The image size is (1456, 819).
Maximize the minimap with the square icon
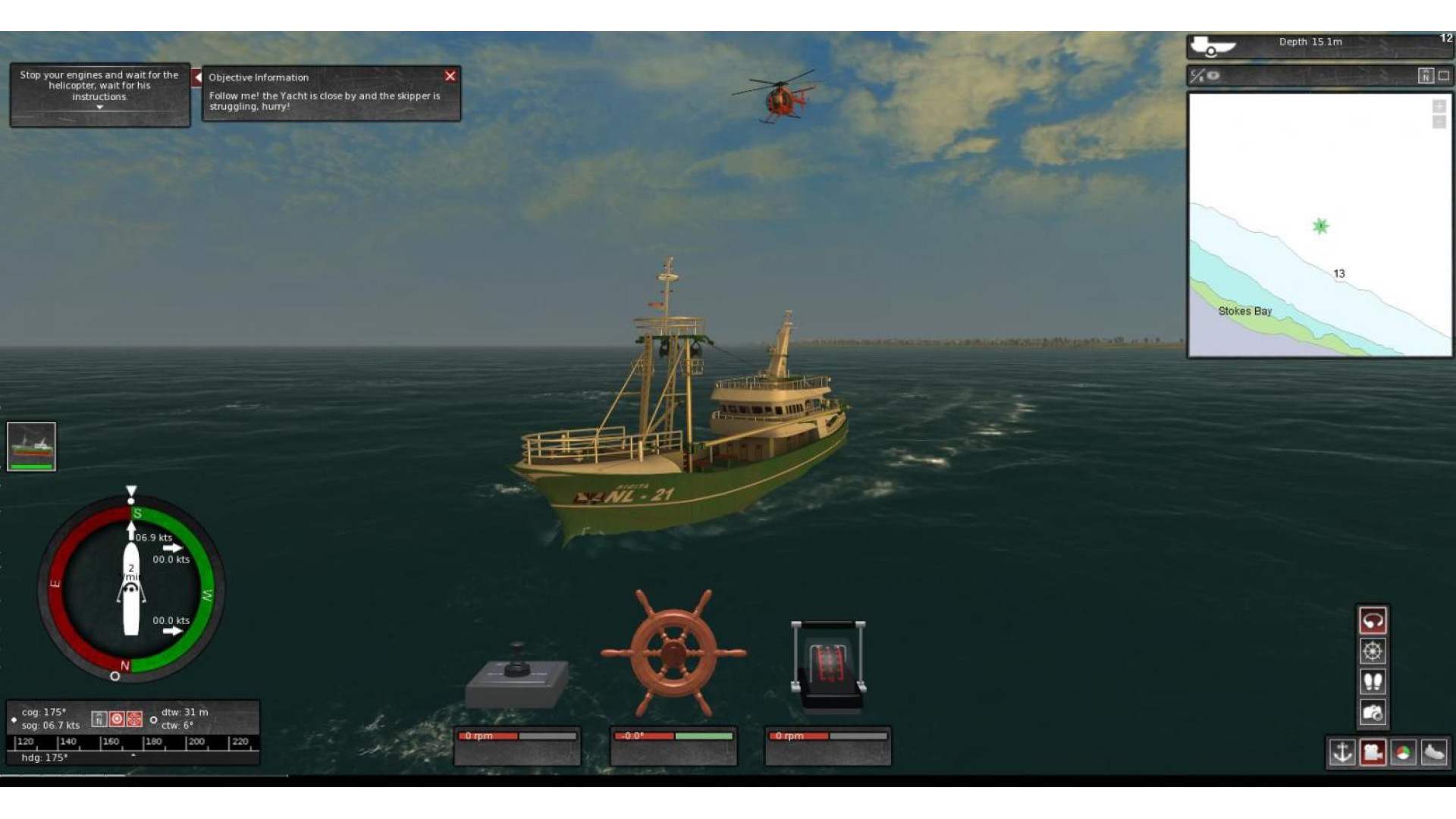[1444, 76]
